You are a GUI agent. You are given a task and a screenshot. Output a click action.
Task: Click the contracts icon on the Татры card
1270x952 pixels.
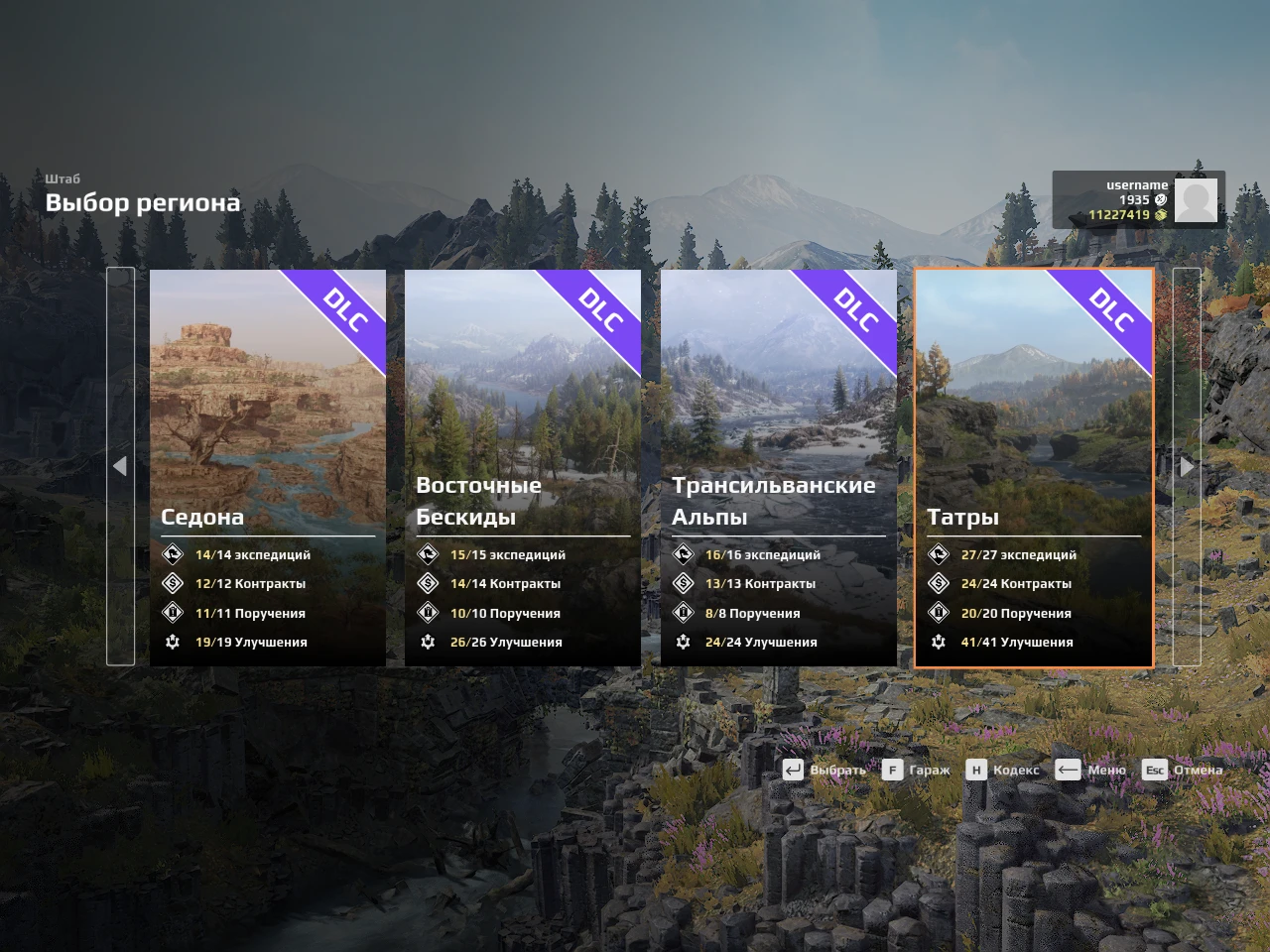point(939,583)
